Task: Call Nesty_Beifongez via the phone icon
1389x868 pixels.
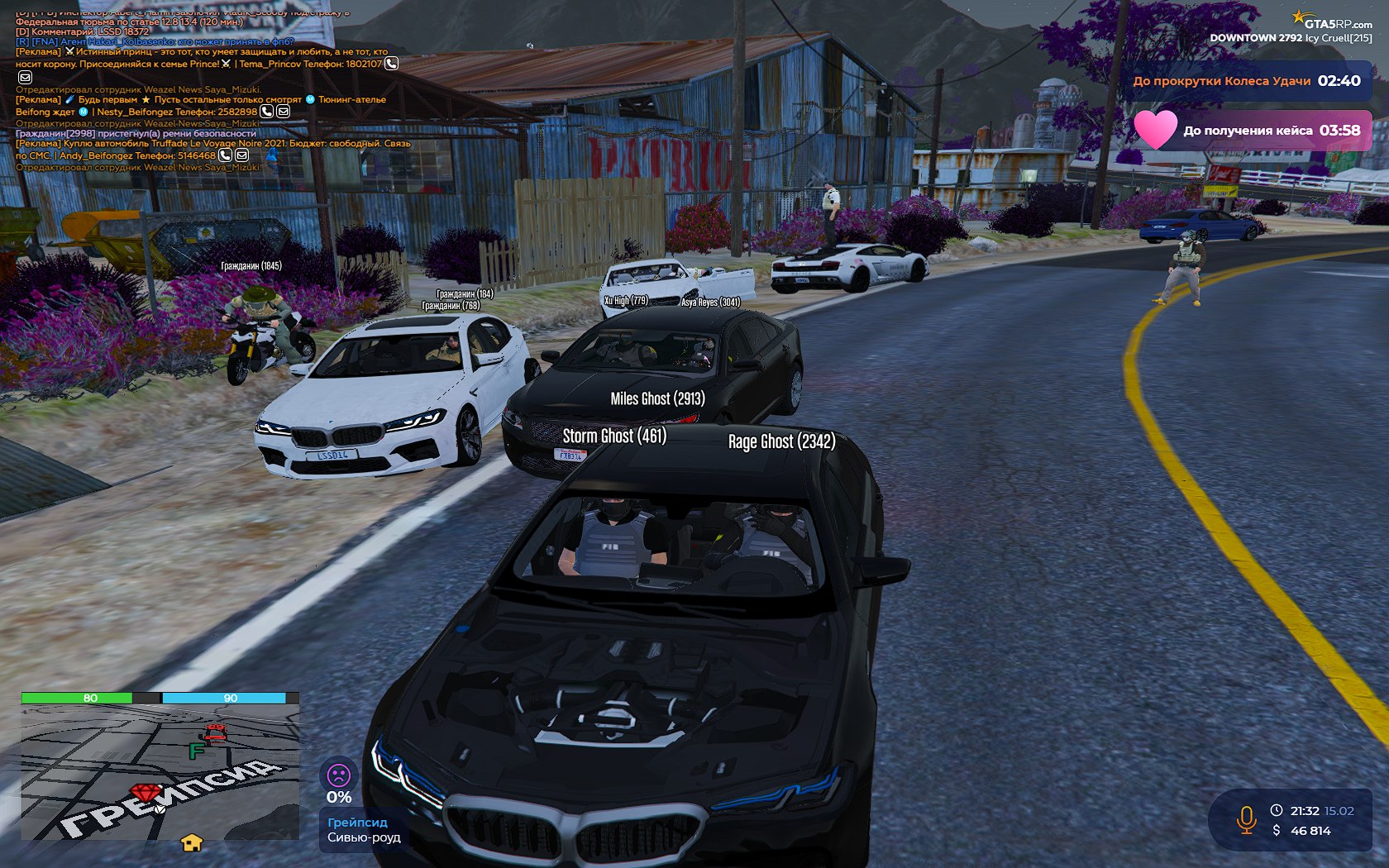Action: tap(266, 112)
